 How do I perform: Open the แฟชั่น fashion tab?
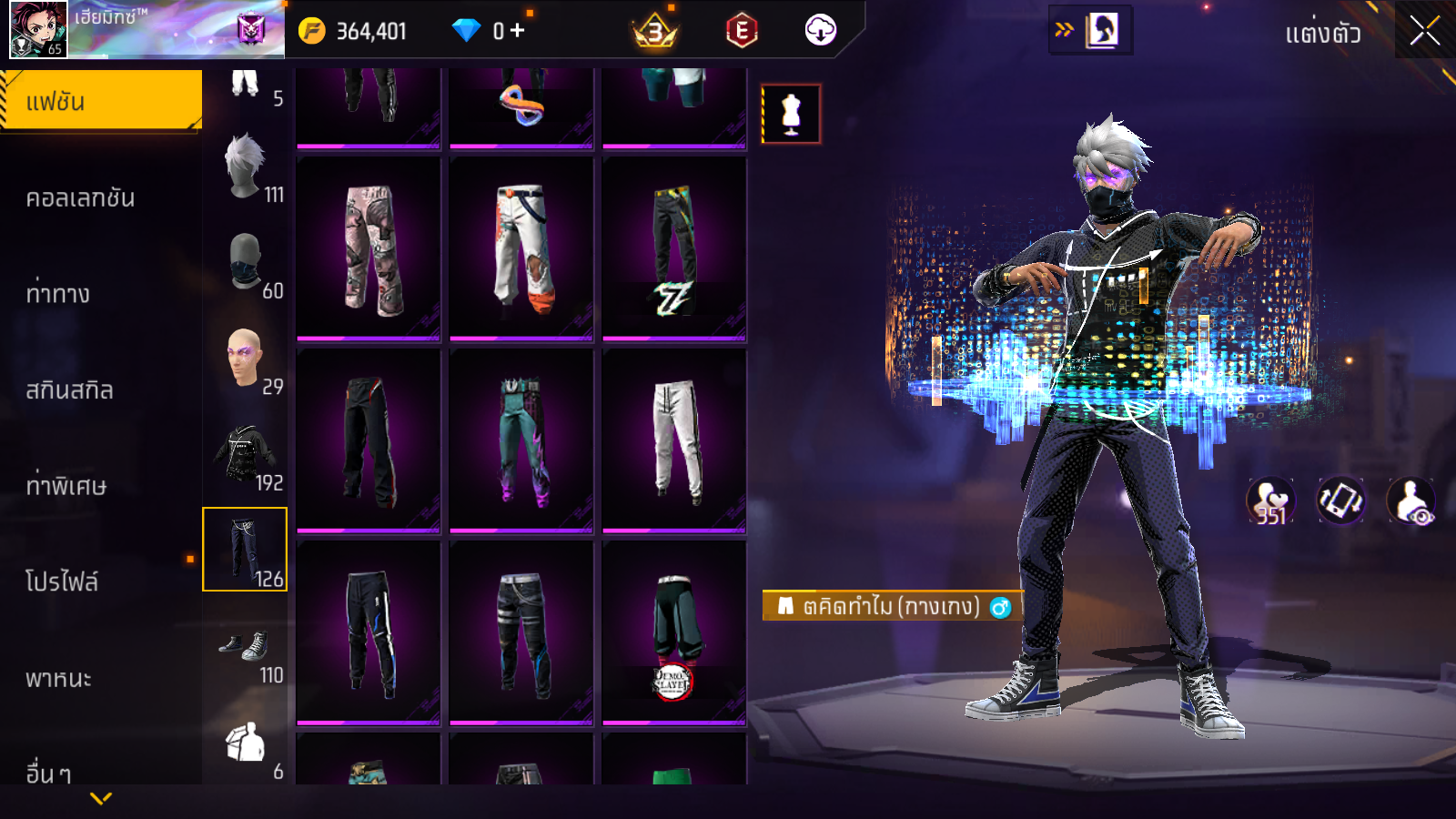(100, 101)
